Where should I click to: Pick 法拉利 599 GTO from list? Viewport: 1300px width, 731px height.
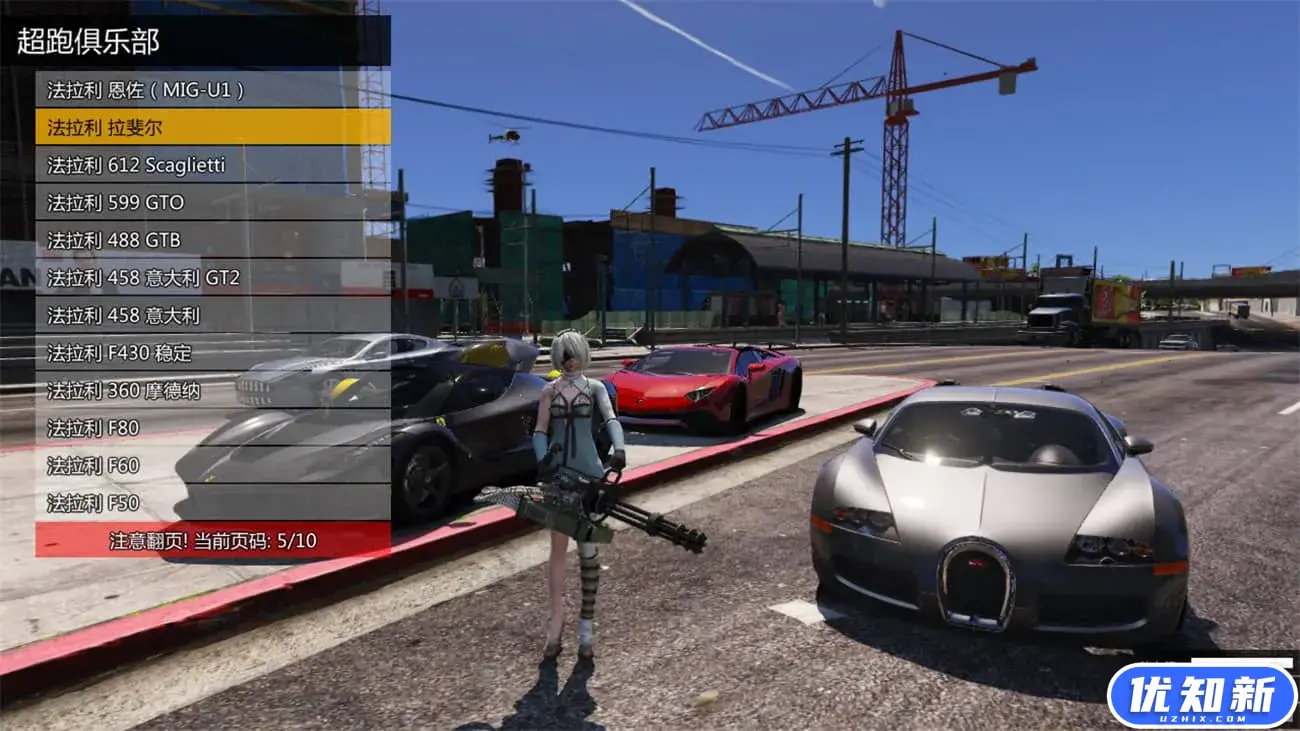[212, 202]
